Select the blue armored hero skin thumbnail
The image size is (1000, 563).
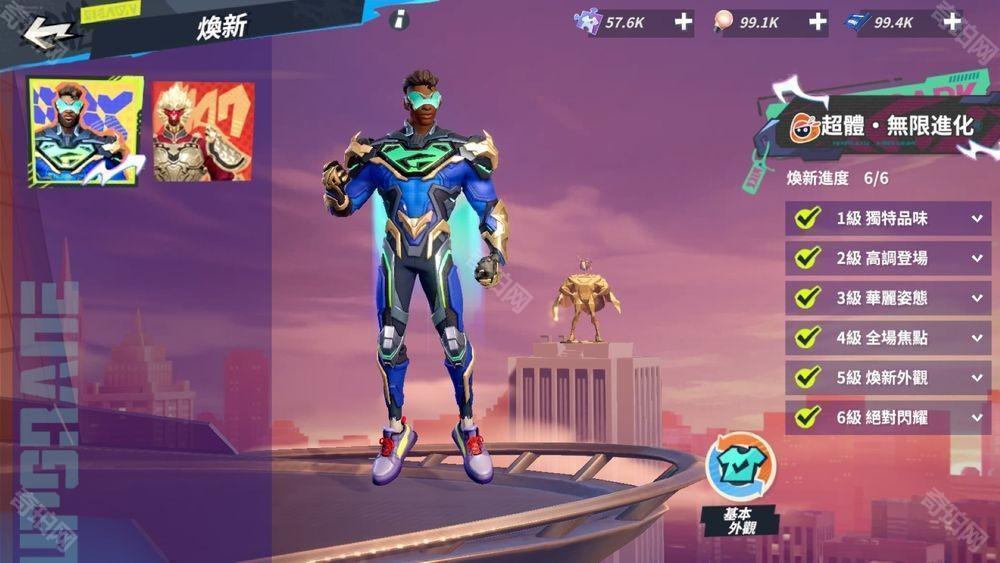[x=85, y=131]
